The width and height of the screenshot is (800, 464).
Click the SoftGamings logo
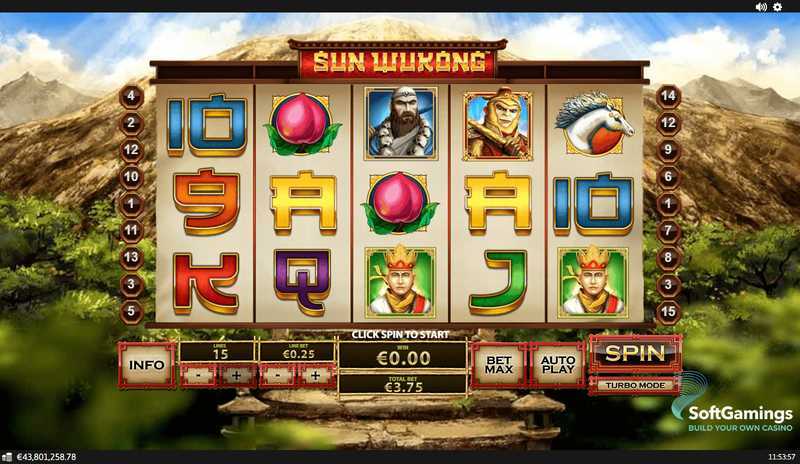point(733,407)
